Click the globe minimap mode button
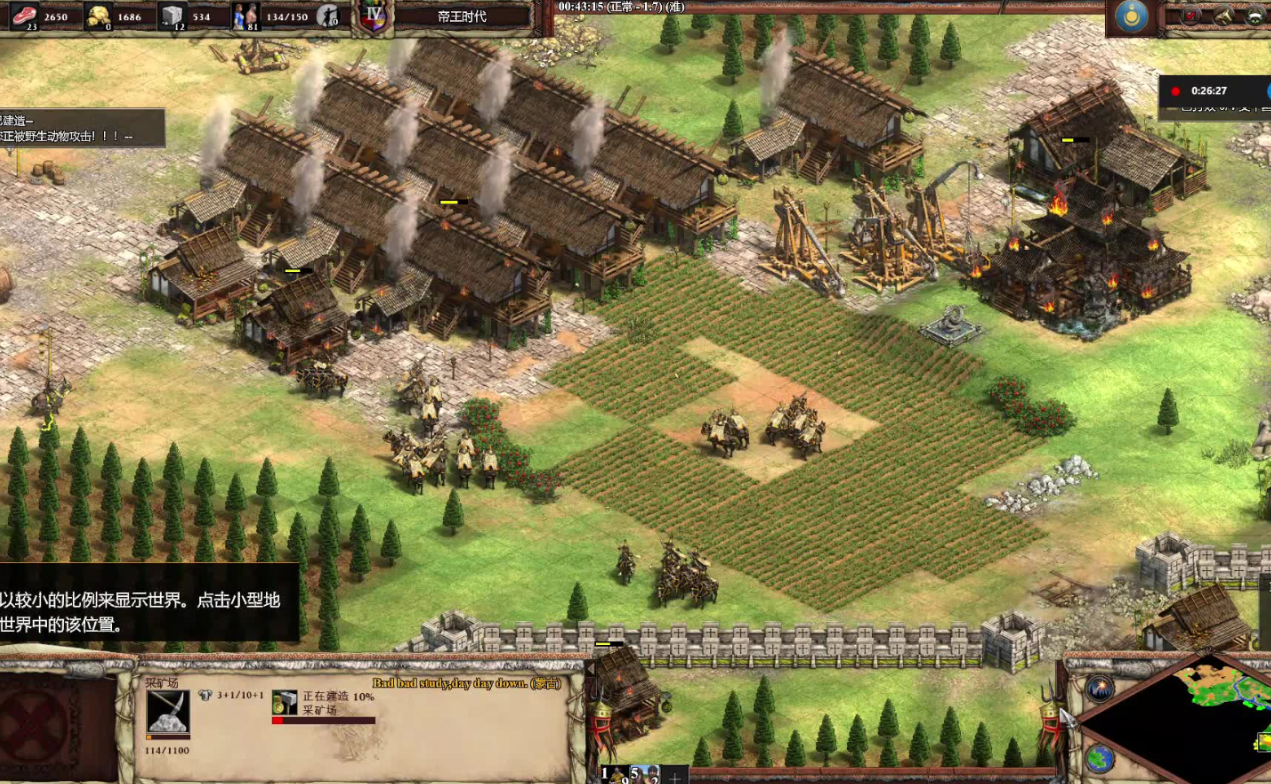 coord(1099,758)
